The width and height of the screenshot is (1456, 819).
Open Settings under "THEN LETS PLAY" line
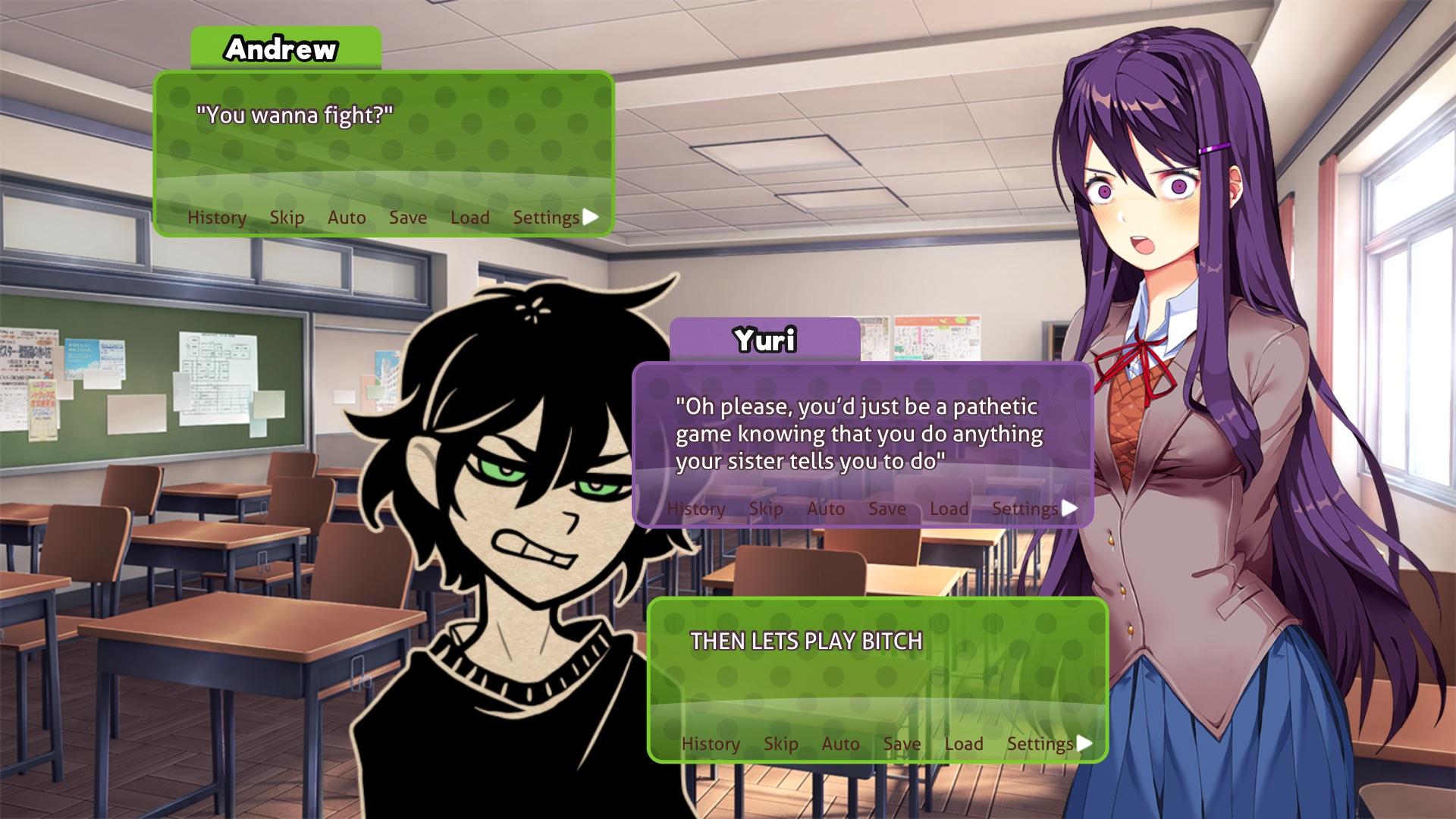[1040, 744]
